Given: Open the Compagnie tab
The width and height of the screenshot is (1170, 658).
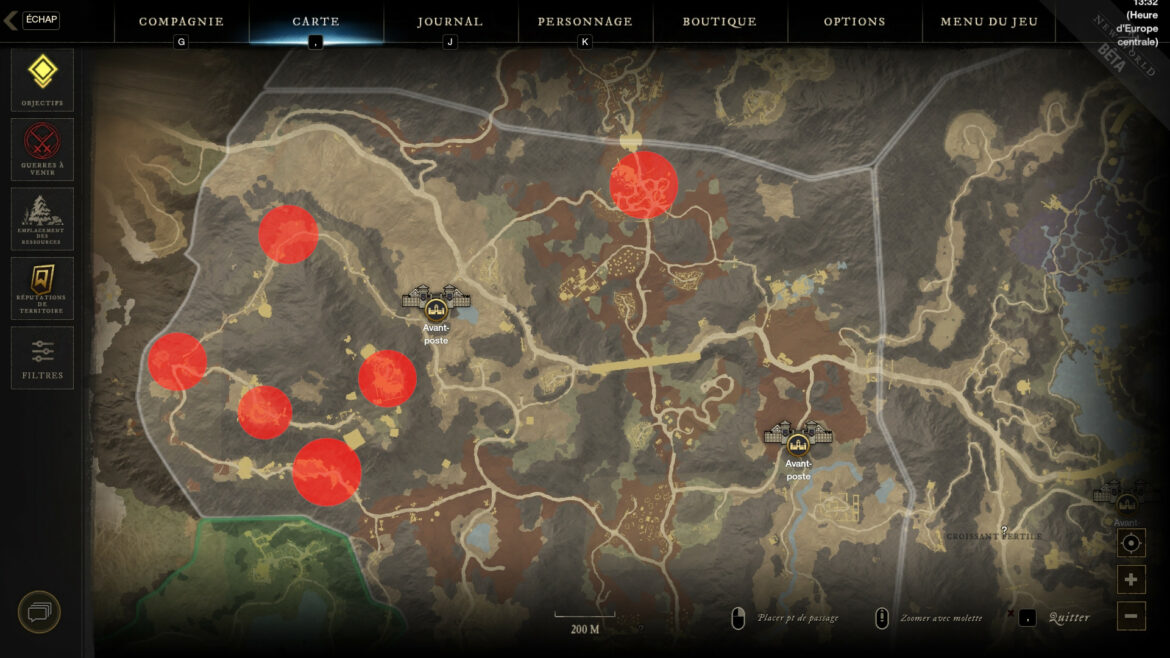Looking at the screenshot, I should pyautogui.click(x=181, y=21).
